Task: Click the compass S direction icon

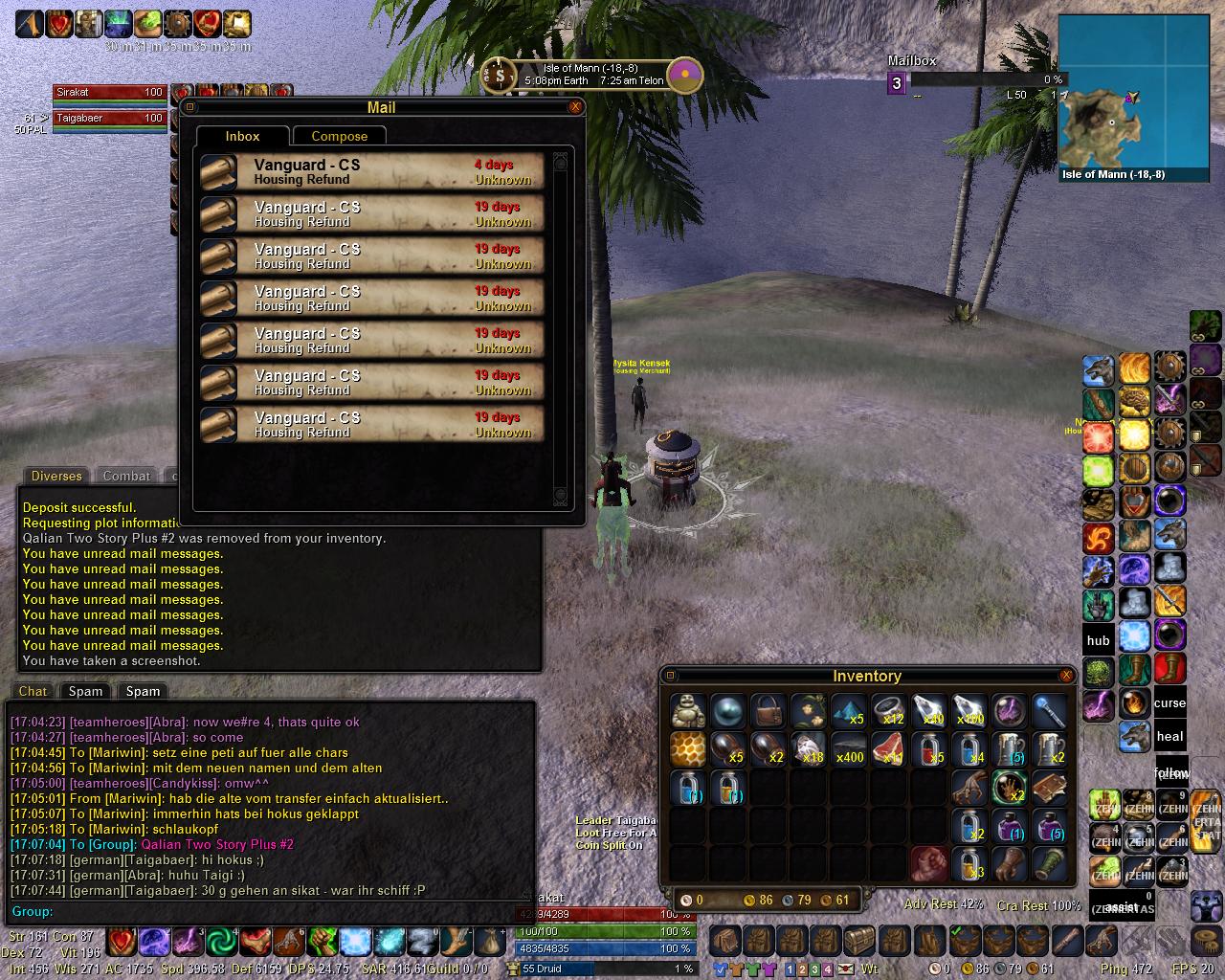Action: tap(499, 74)
